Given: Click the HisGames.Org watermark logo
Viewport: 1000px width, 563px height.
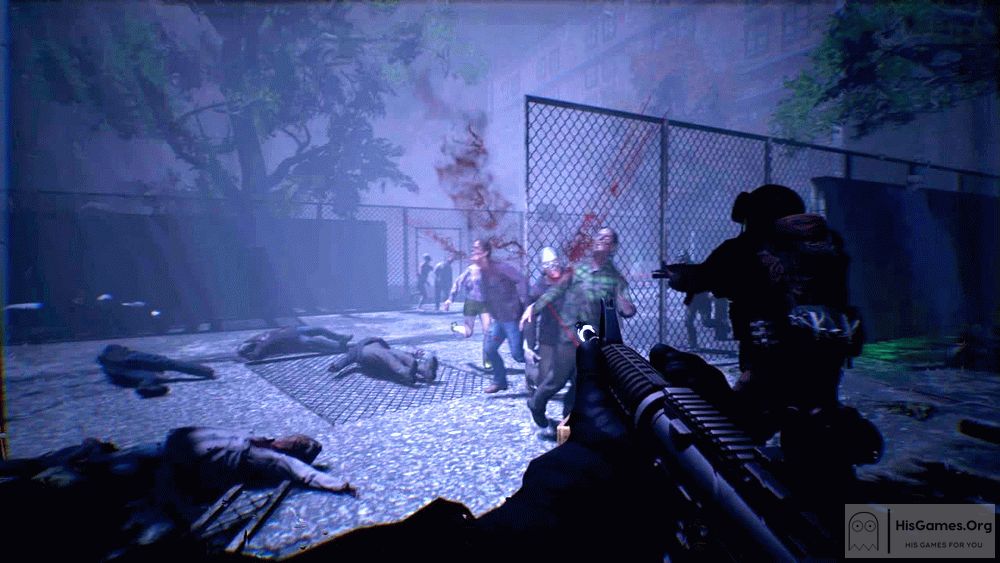Looking at the screenshot, I should point(920,530).
